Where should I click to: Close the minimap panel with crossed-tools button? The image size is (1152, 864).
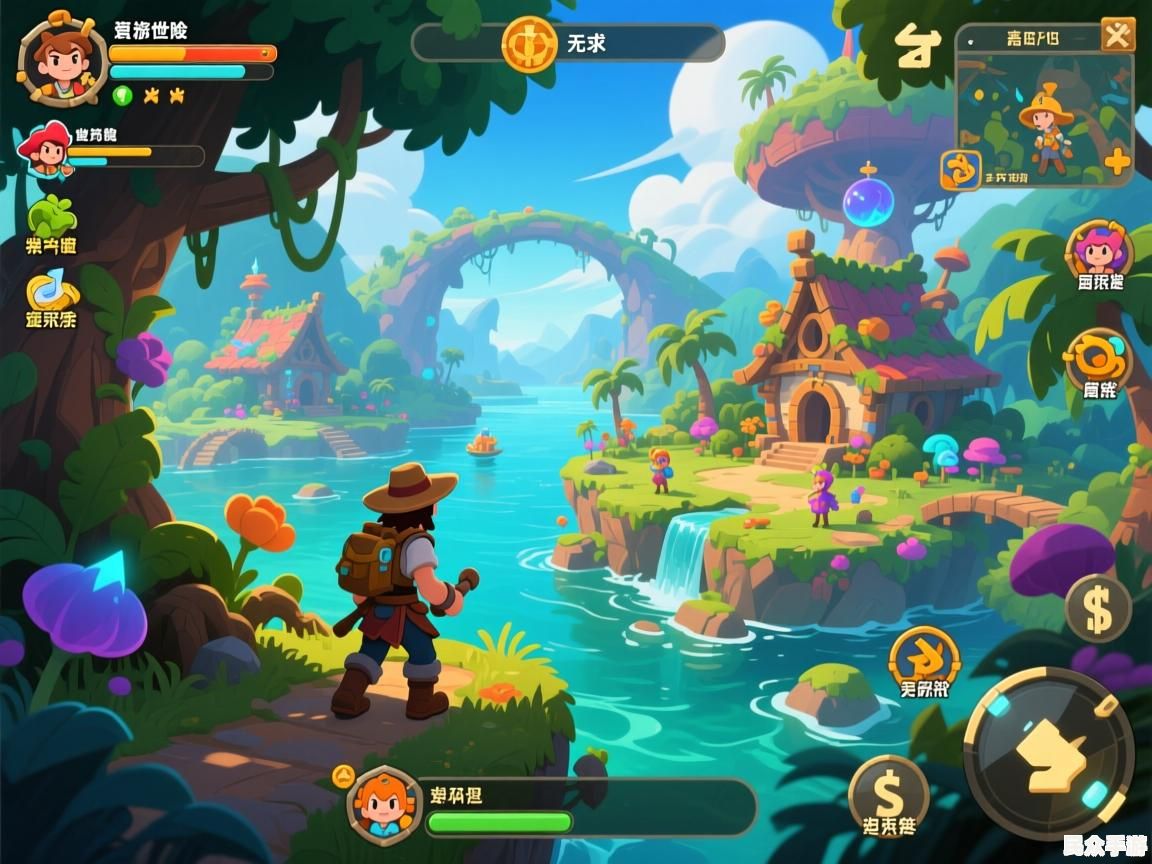(1117, 35)
